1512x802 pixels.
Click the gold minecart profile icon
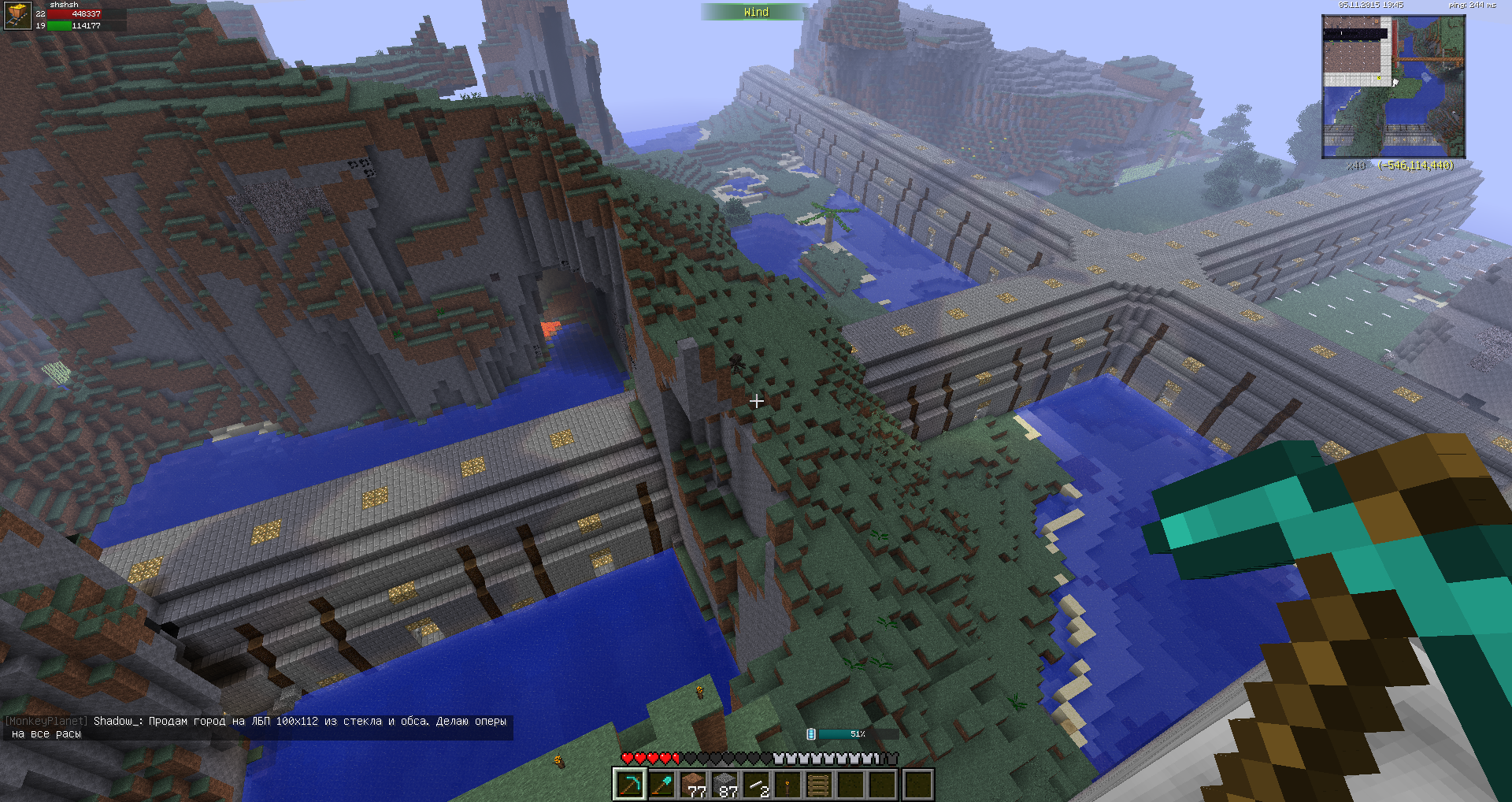pyautogui.click(x=17, y=16)
